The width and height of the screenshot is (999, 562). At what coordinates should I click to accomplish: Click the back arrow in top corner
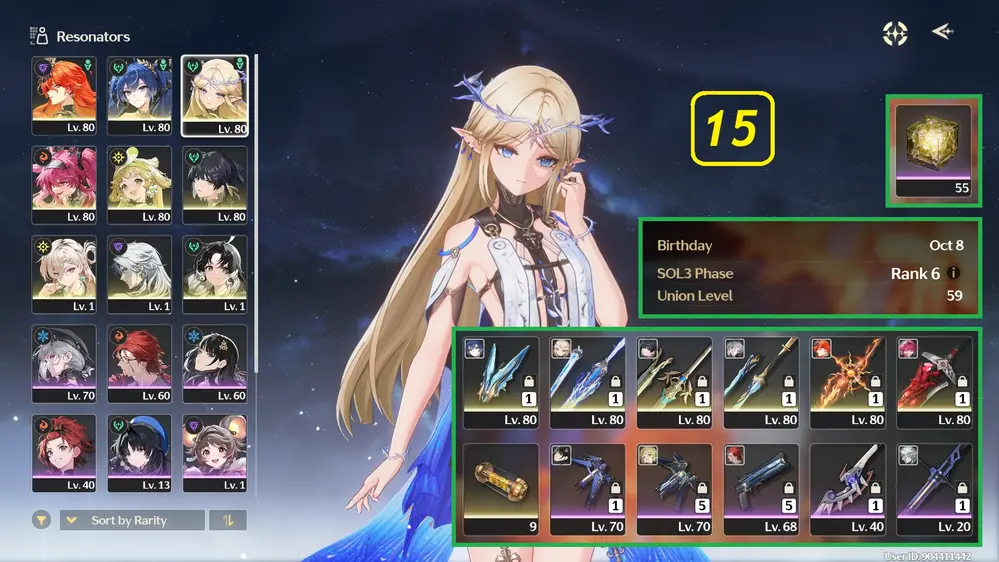pyautogui.click(x=941, y=32)
